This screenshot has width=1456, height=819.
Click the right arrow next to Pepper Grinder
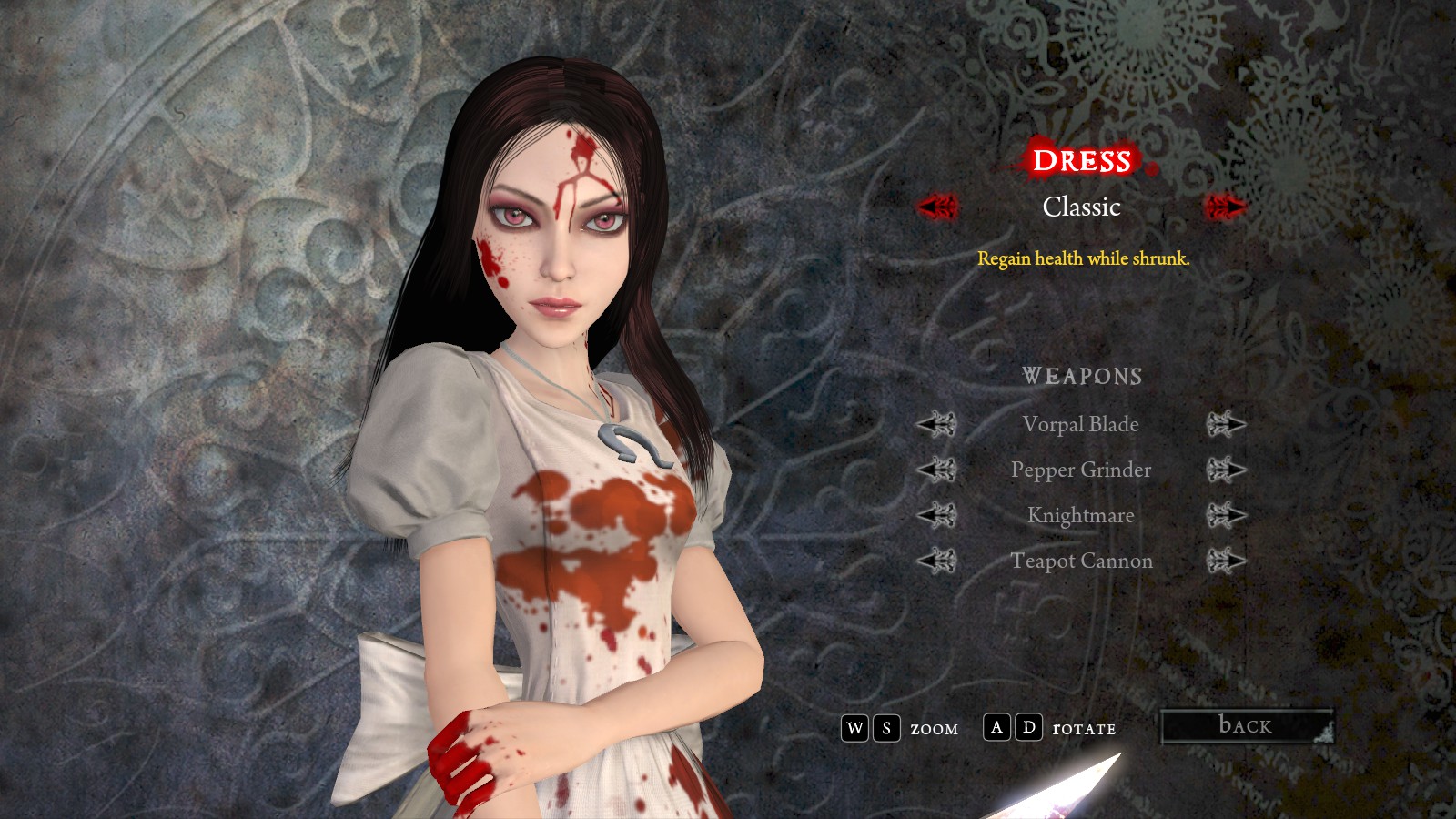click(x=1225, y=470)
